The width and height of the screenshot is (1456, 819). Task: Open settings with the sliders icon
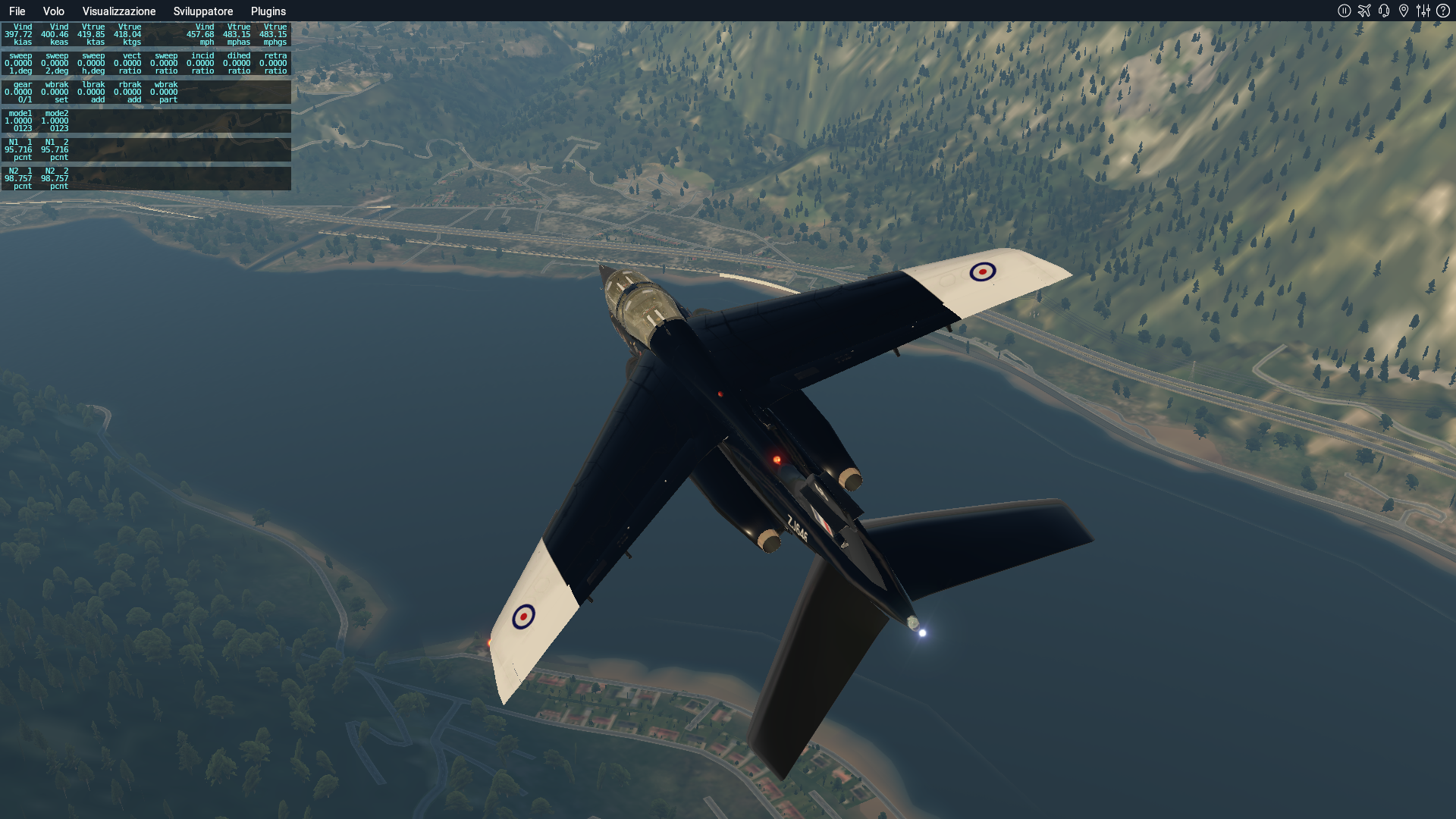[x=1423, y=11]
